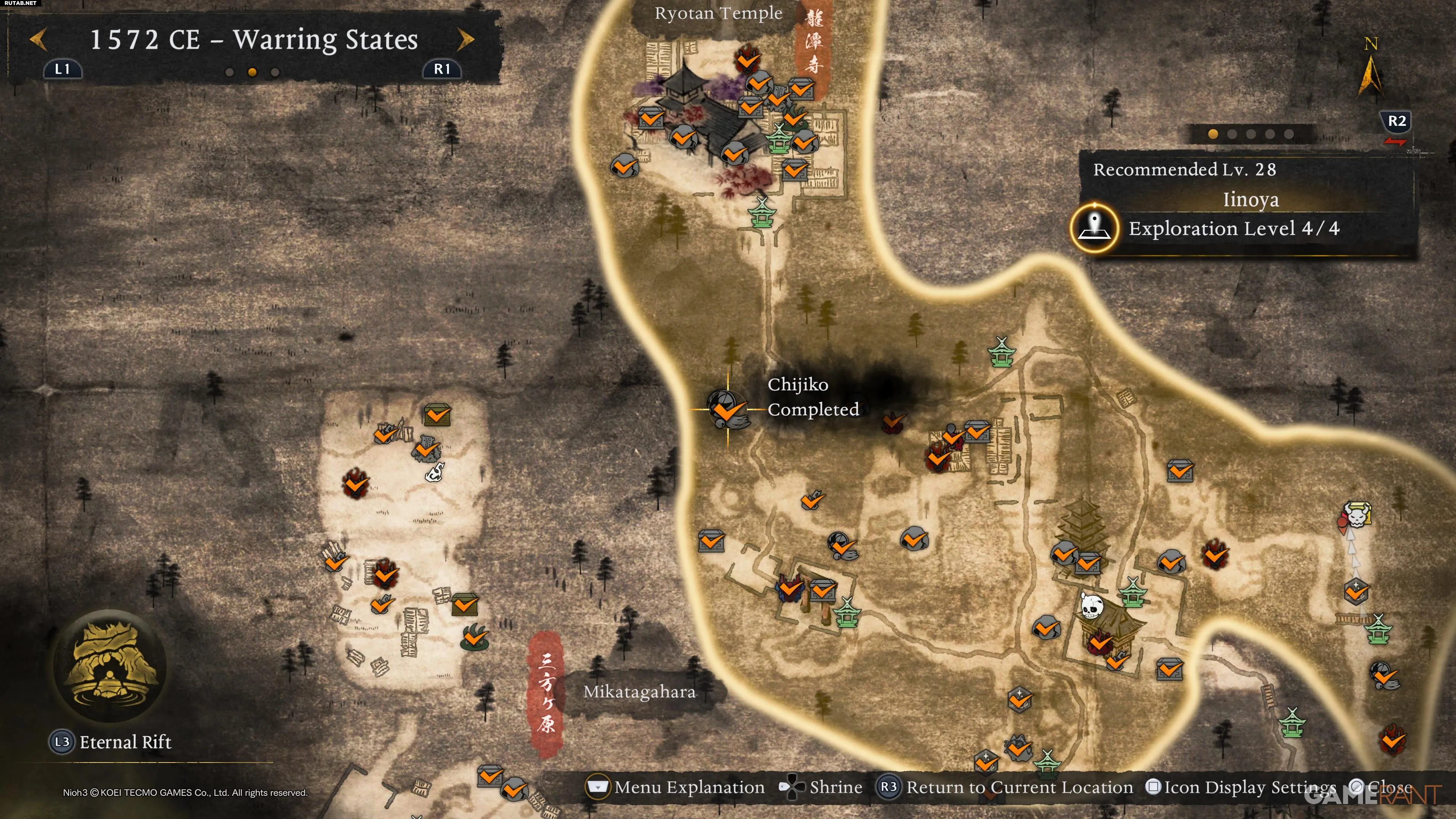Select the green shrine marker below Ryotan Temple
The height and width of the screenshot is (819, 1456).
click(x=761, y=212)
